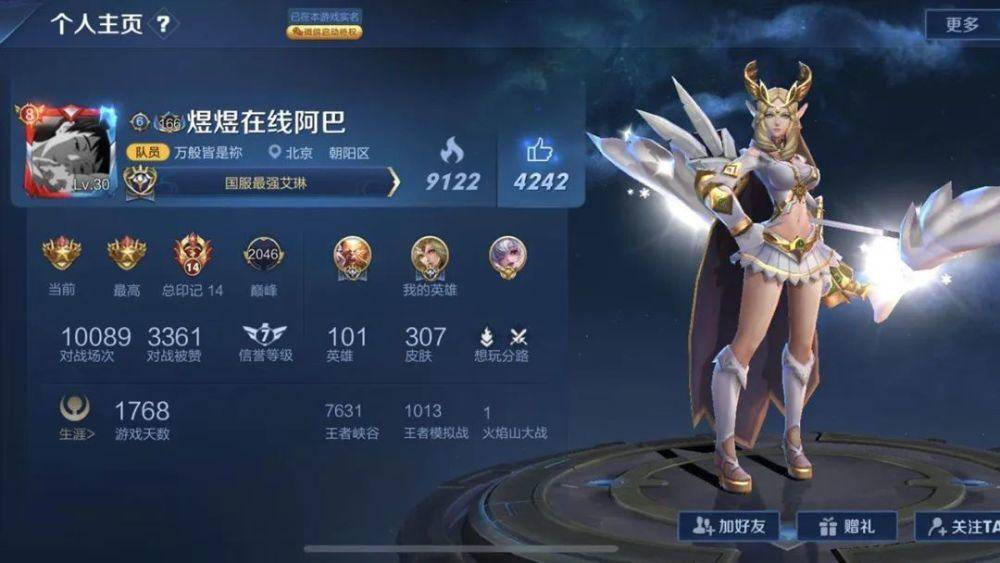
Task: View the 最高 highest rank badge
Action: tap(127, 255)
